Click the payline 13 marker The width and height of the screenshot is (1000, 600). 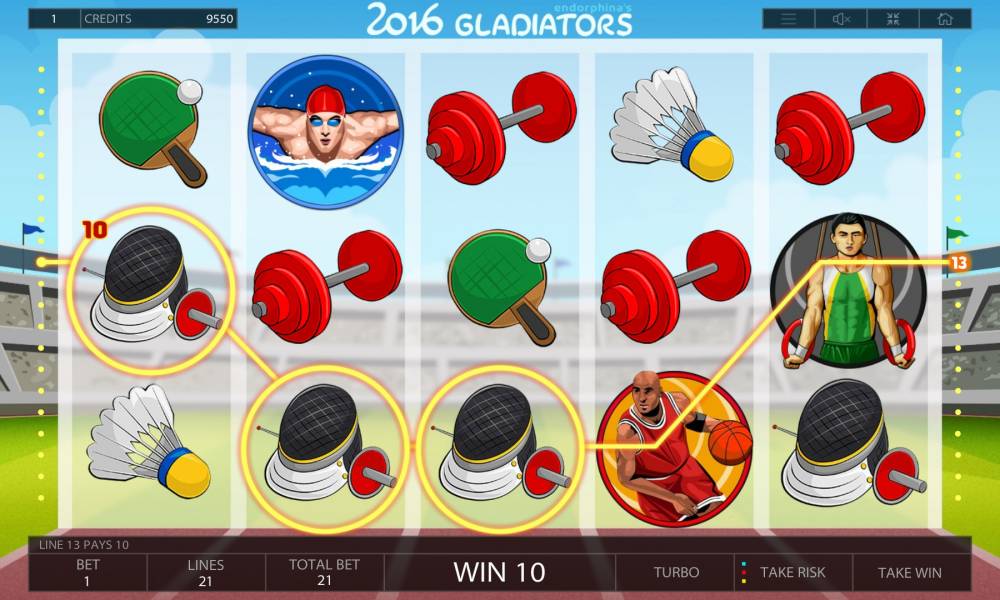(959, 263)
